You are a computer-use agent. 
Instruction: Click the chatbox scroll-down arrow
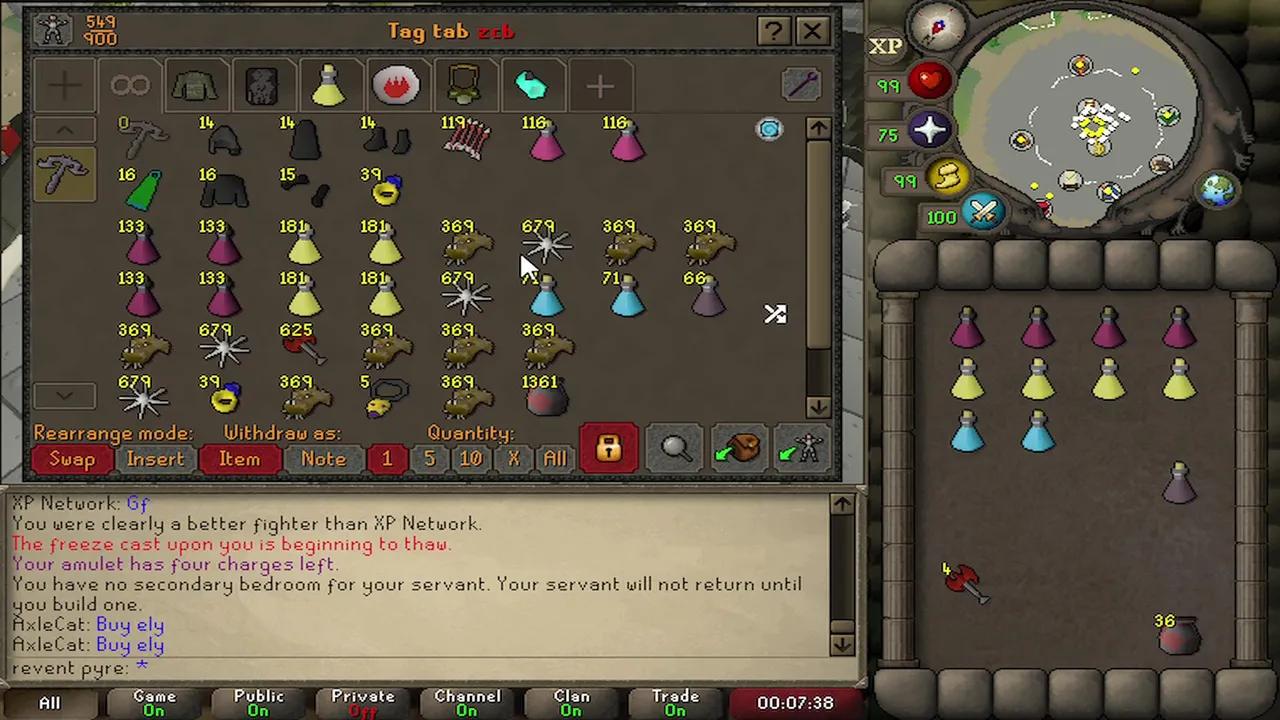pos(841,645)
